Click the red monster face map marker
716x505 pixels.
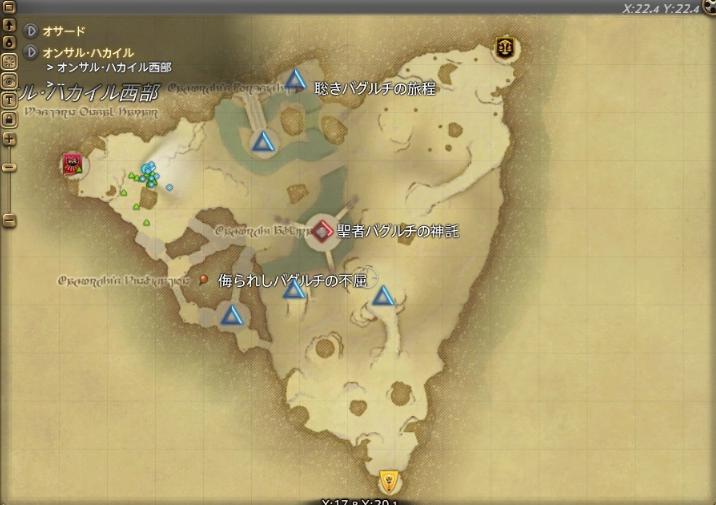72,163
